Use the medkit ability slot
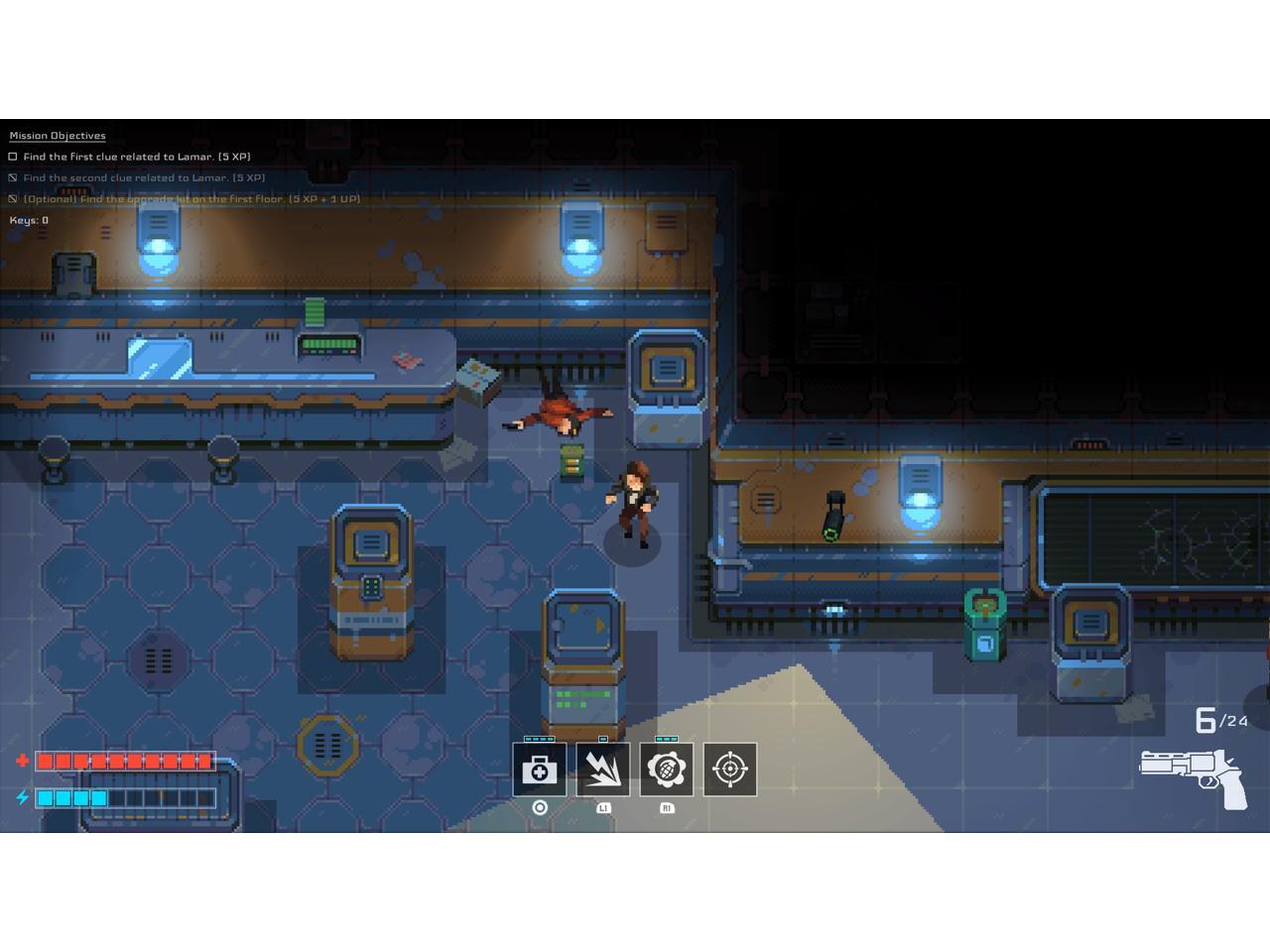The height and width of the screenshot is (952, 1270). click(x=540, y=770)
